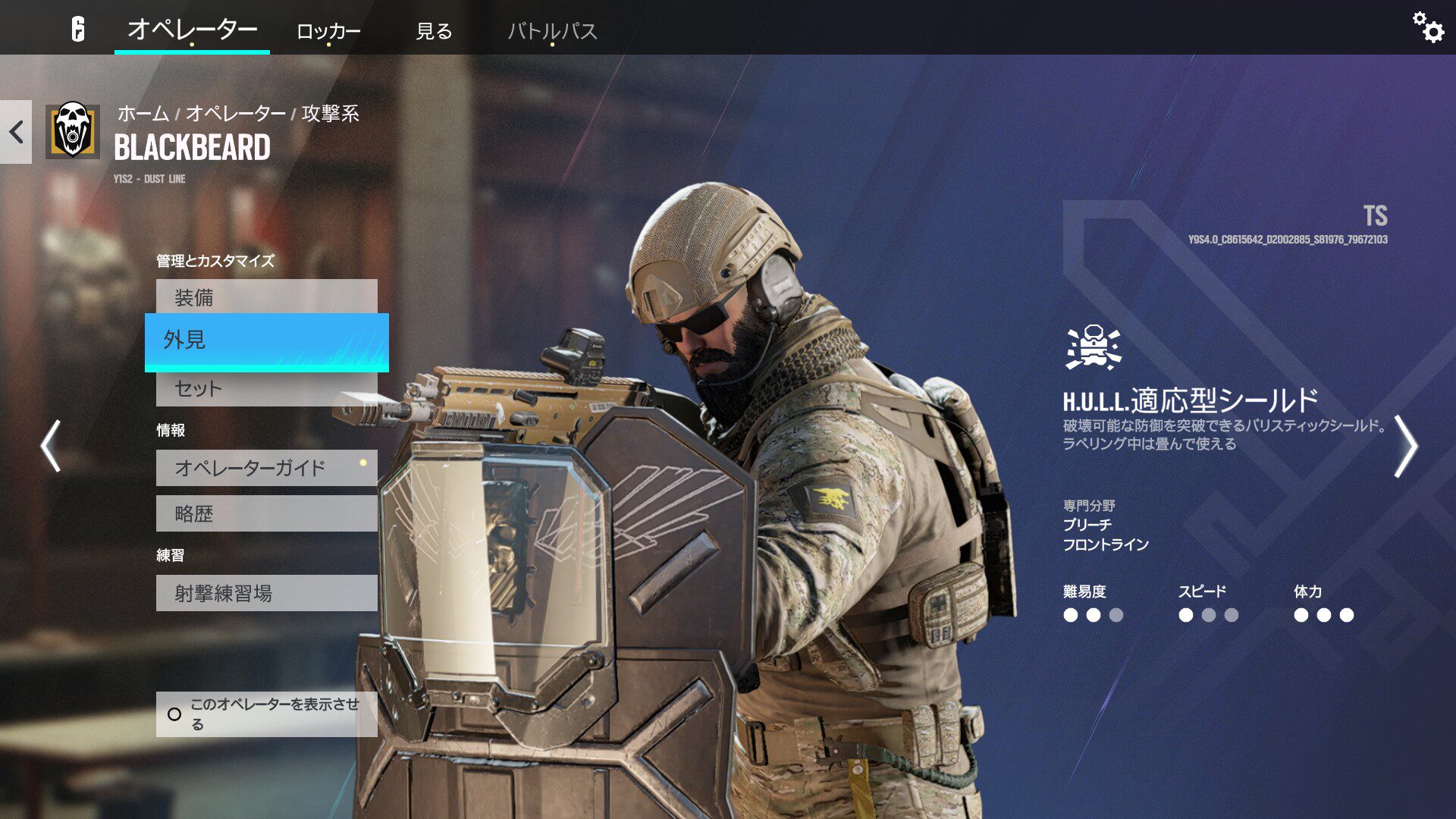Open the 装備 menu option
The image size is (1456, 819).
pos(267,298)
